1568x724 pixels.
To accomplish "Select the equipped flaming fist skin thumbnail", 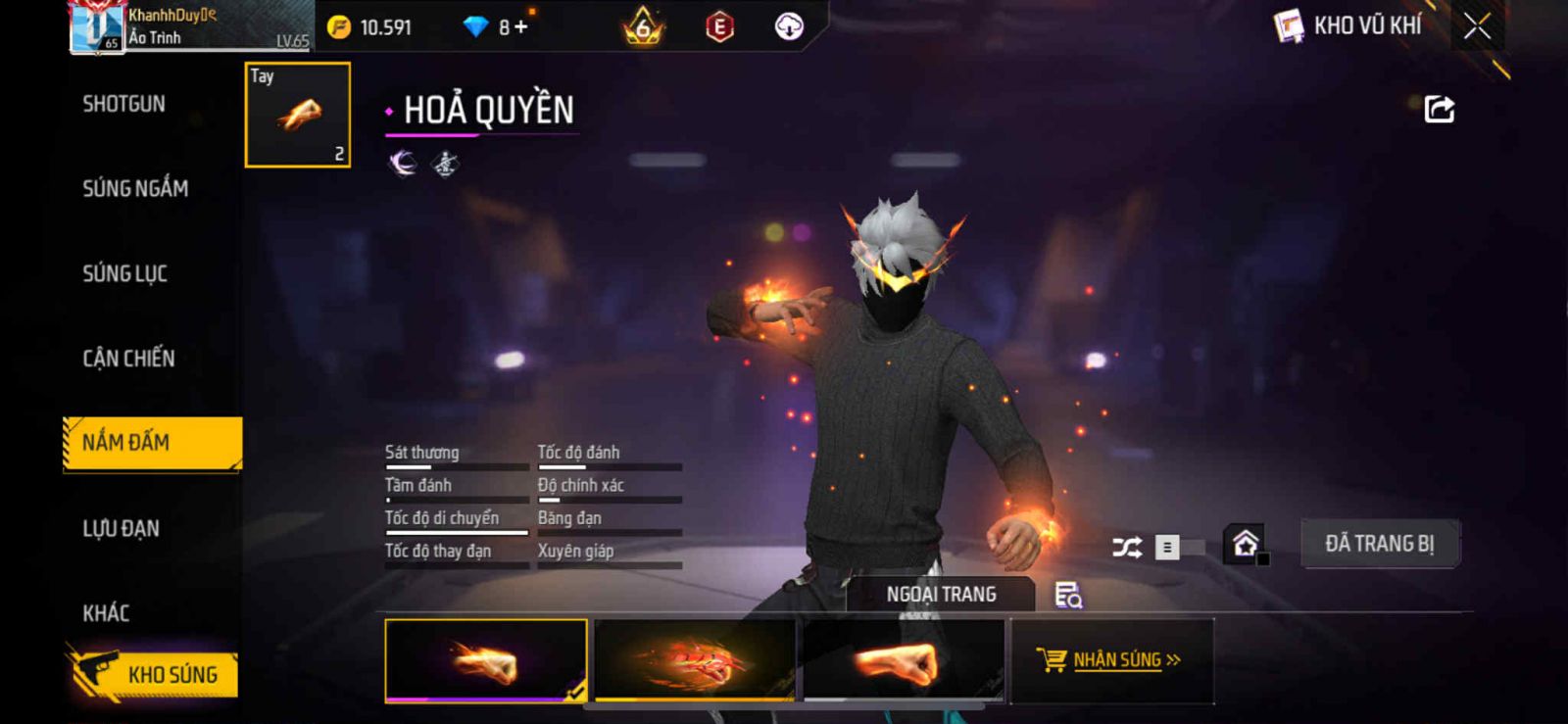I will coord(486,660).
